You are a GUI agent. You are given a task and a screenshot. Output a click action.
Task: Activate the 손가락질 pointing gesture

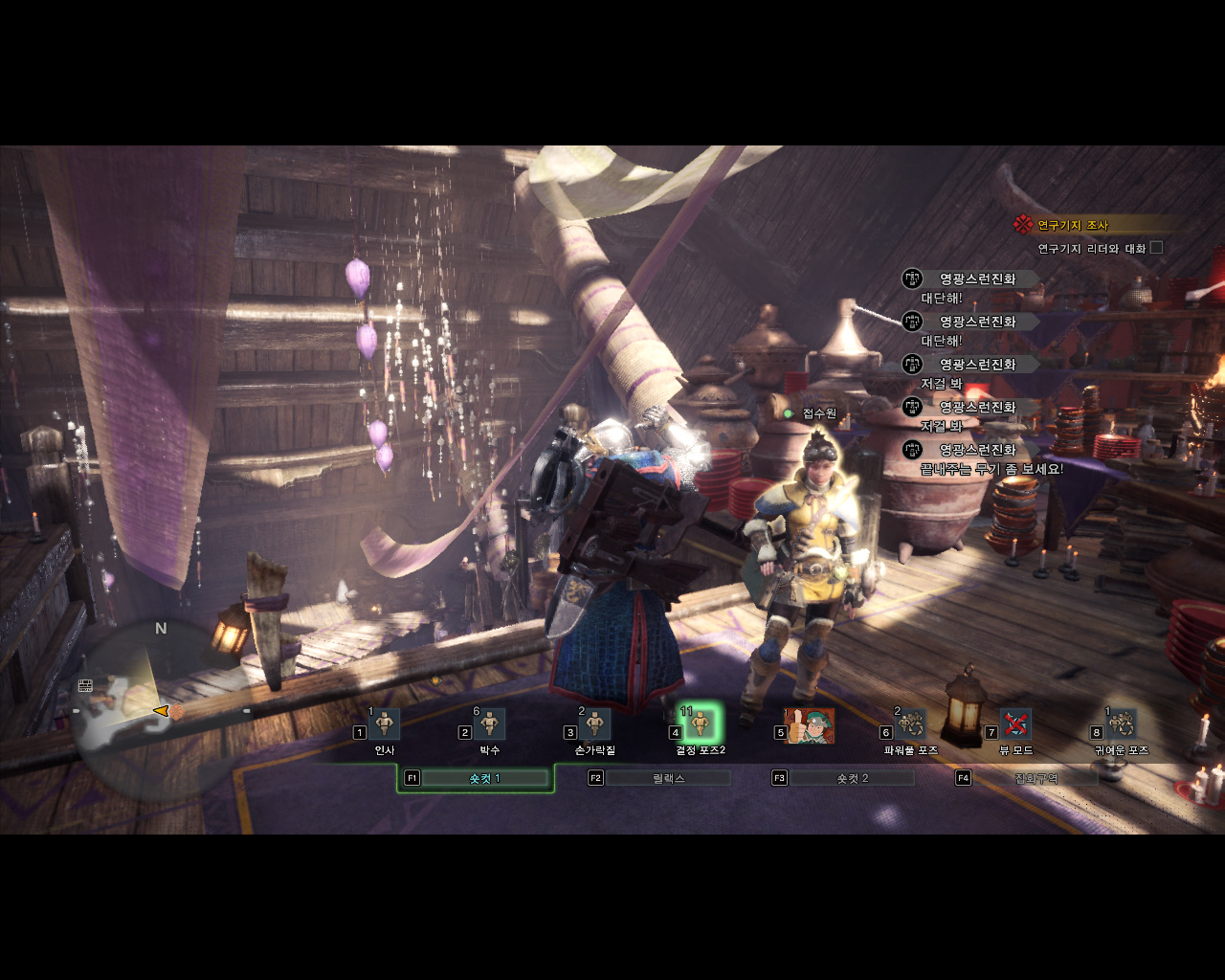click(x=595, y=724)
